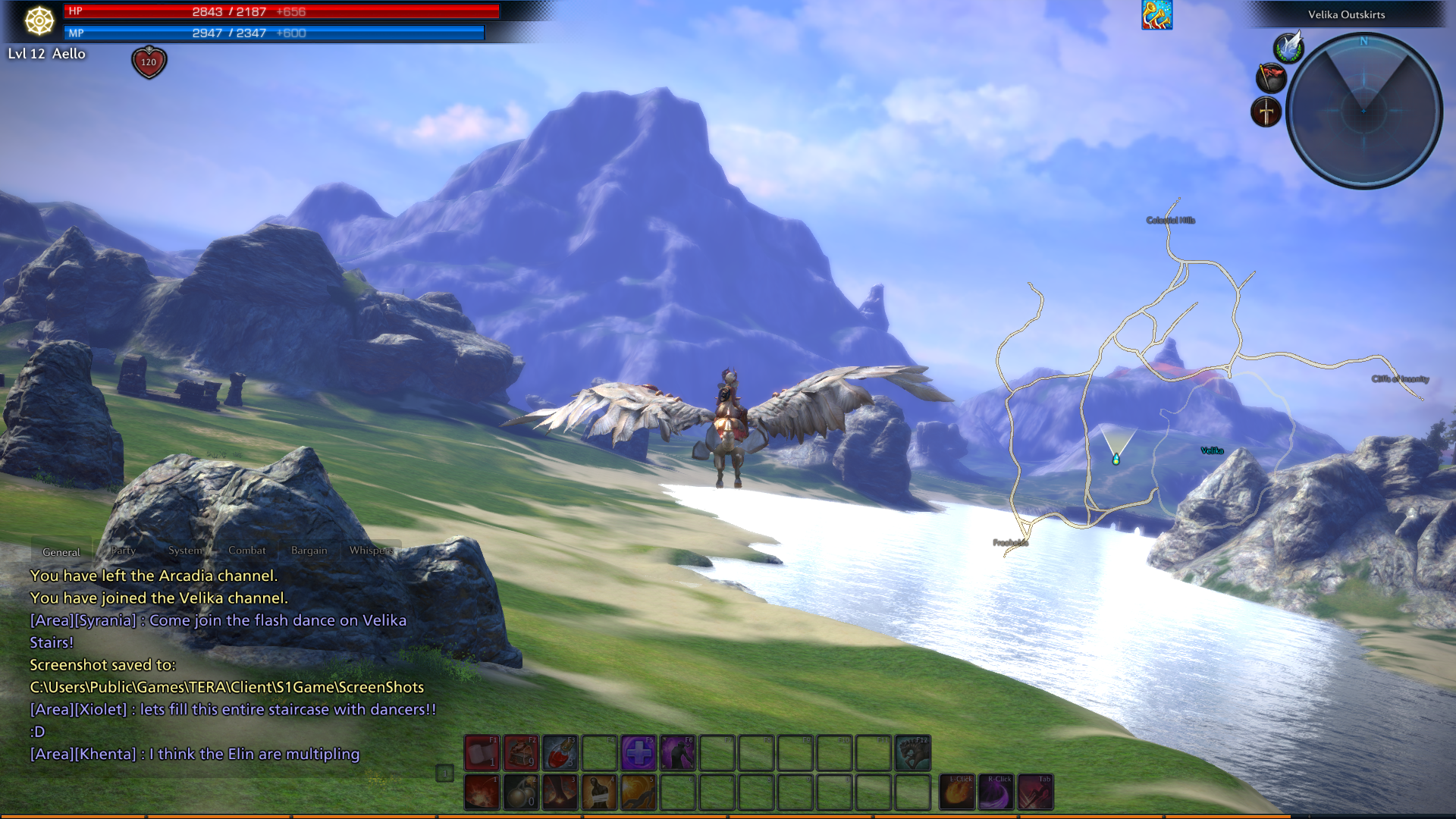Switch to the Bargain chat tab
The height and width of the screenshot is (819, 1456).
coord(309,550)
